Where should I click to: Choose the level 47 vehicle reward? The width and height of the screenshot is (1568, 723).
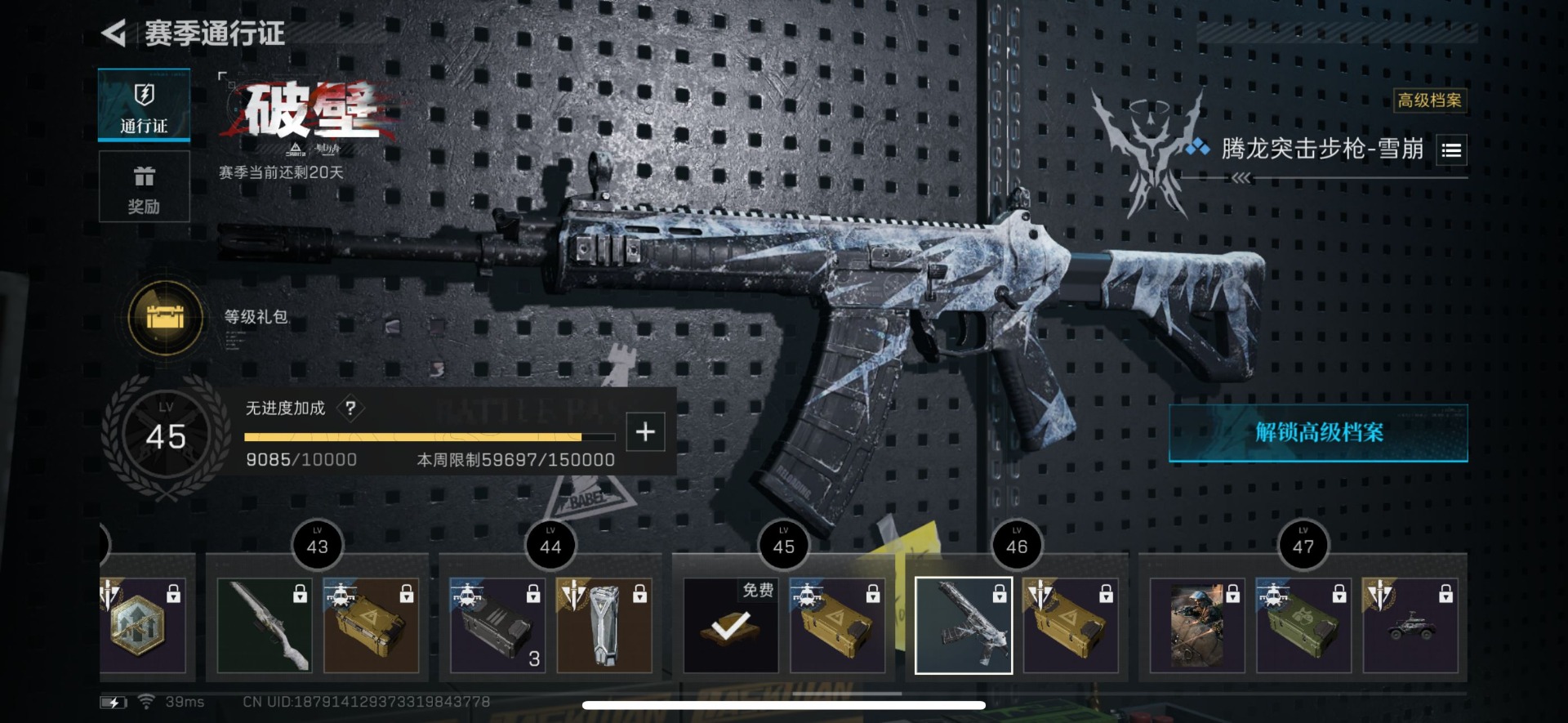(1410, 626)
